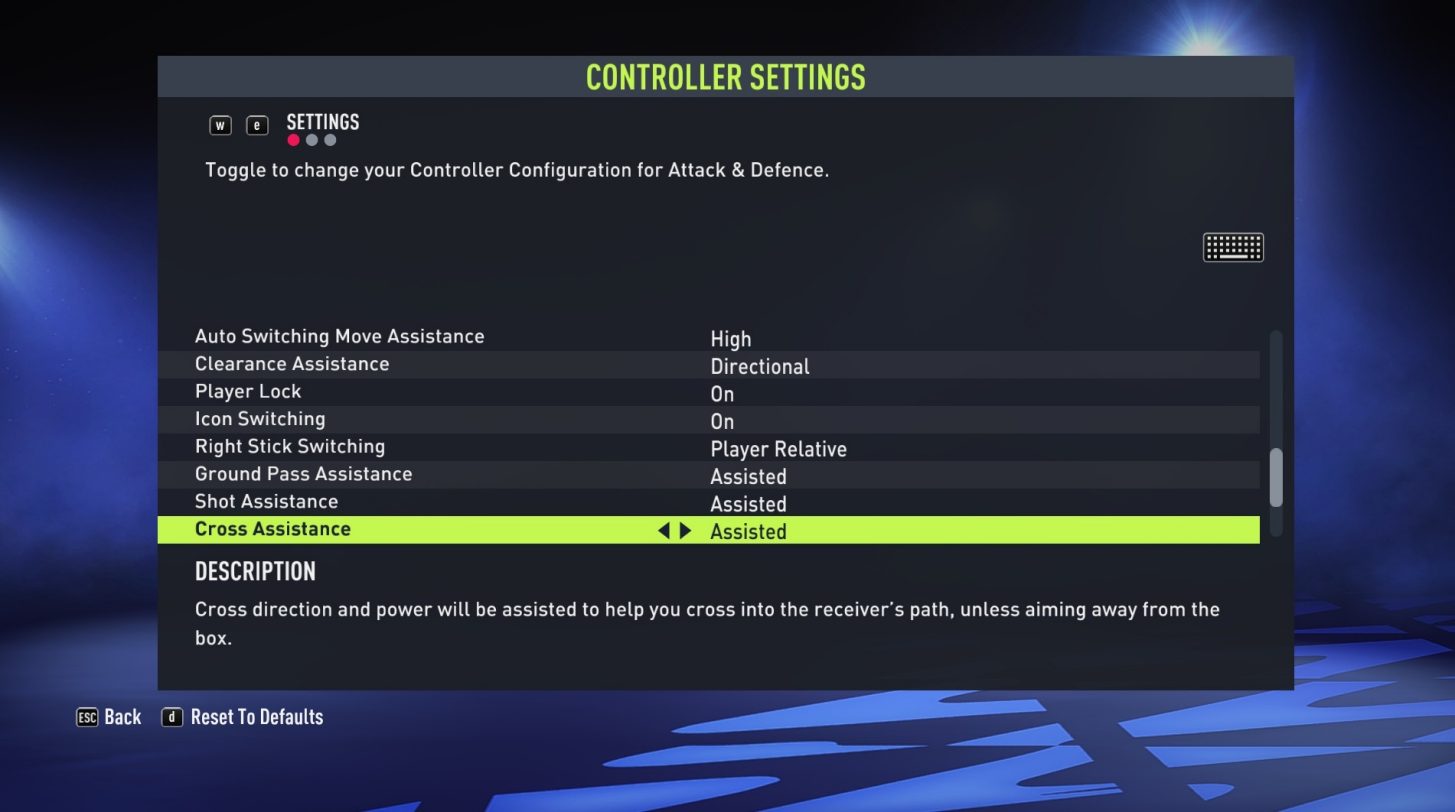Select the pink first page dot
Viewport: 1455px width, 812px height.
click(294, 140)
